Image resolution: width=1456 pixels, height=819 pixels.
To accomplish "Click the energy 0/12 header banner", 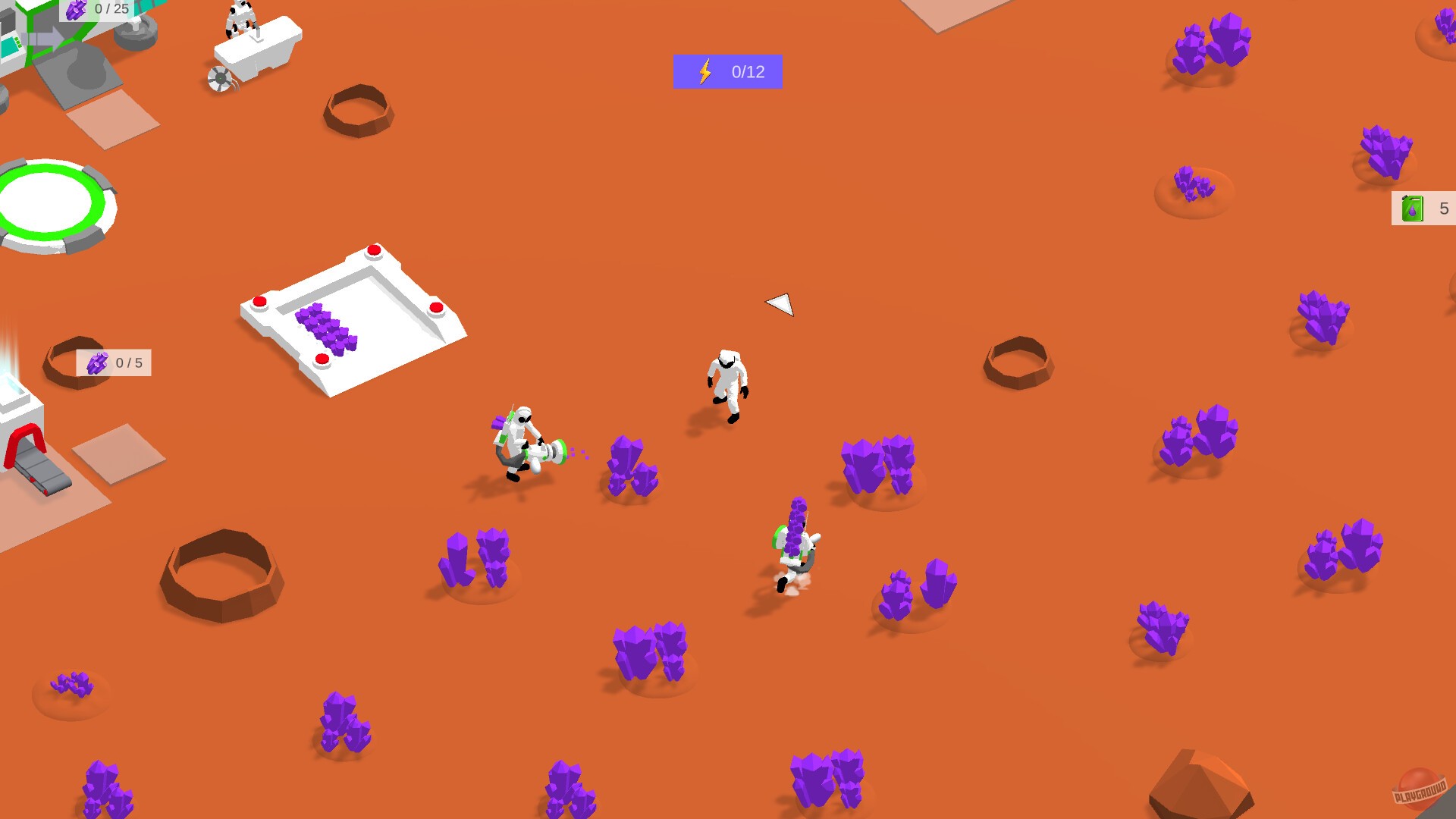I will [x=726, y=71].
